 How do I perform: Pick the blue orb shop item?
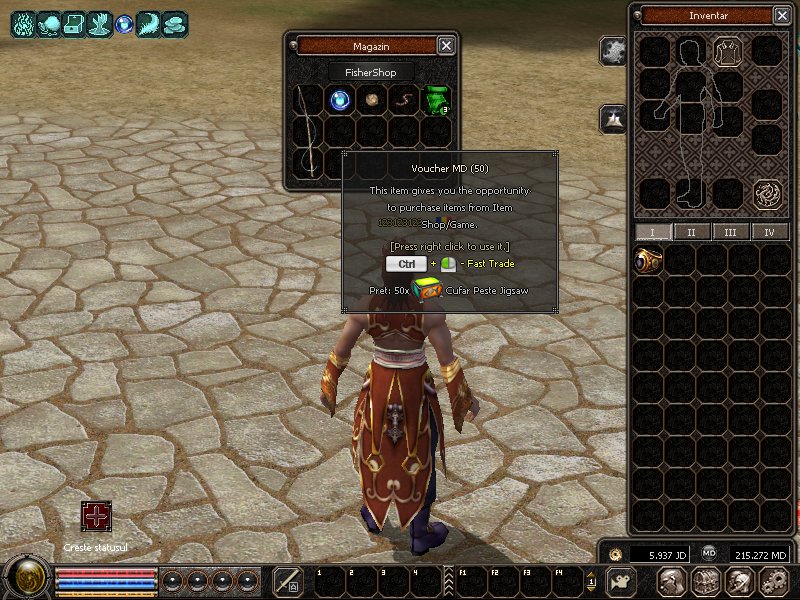[x=341, y=99]
